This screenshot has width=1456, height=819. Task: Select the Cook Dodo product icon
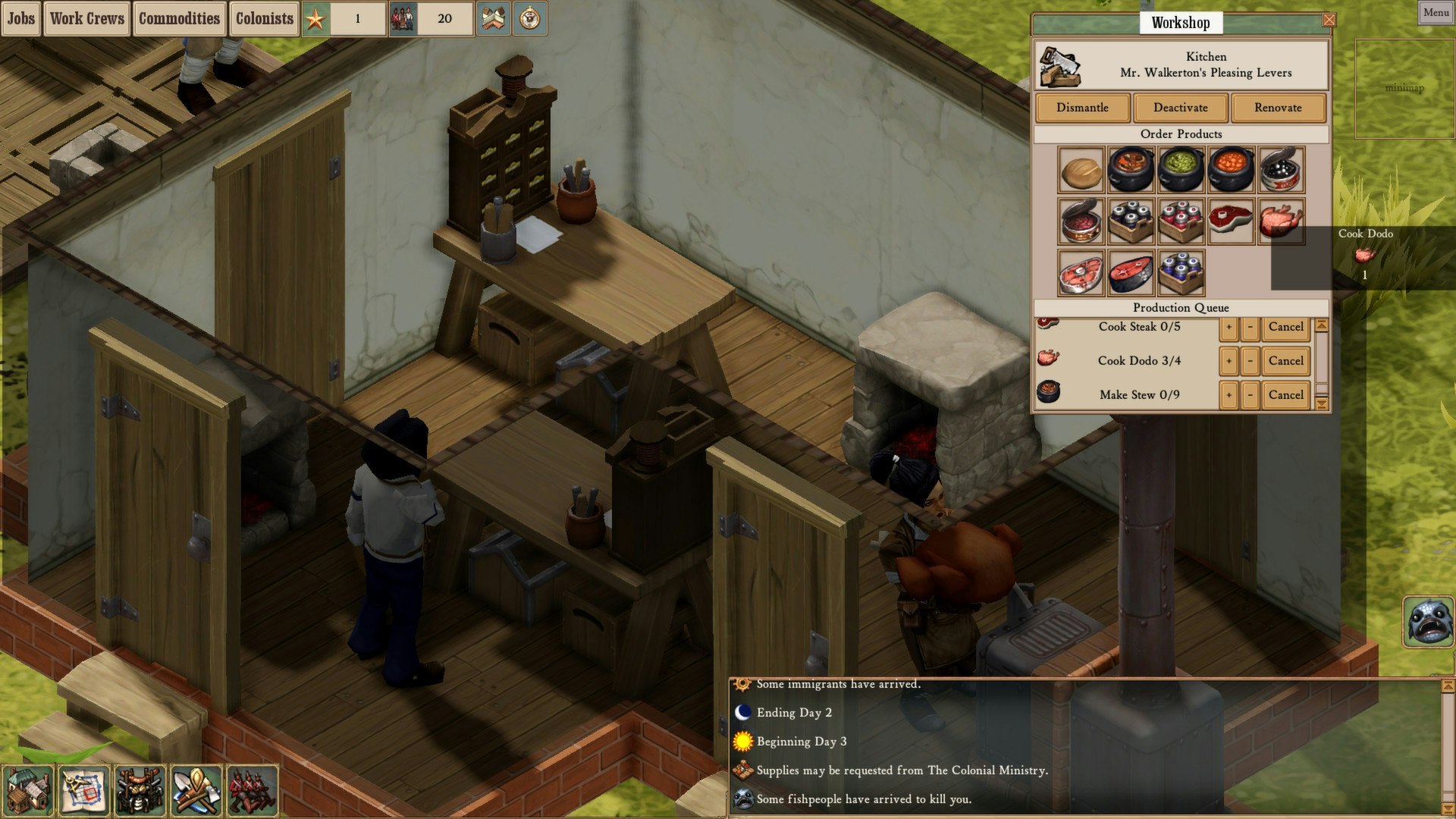[1280, 220]
